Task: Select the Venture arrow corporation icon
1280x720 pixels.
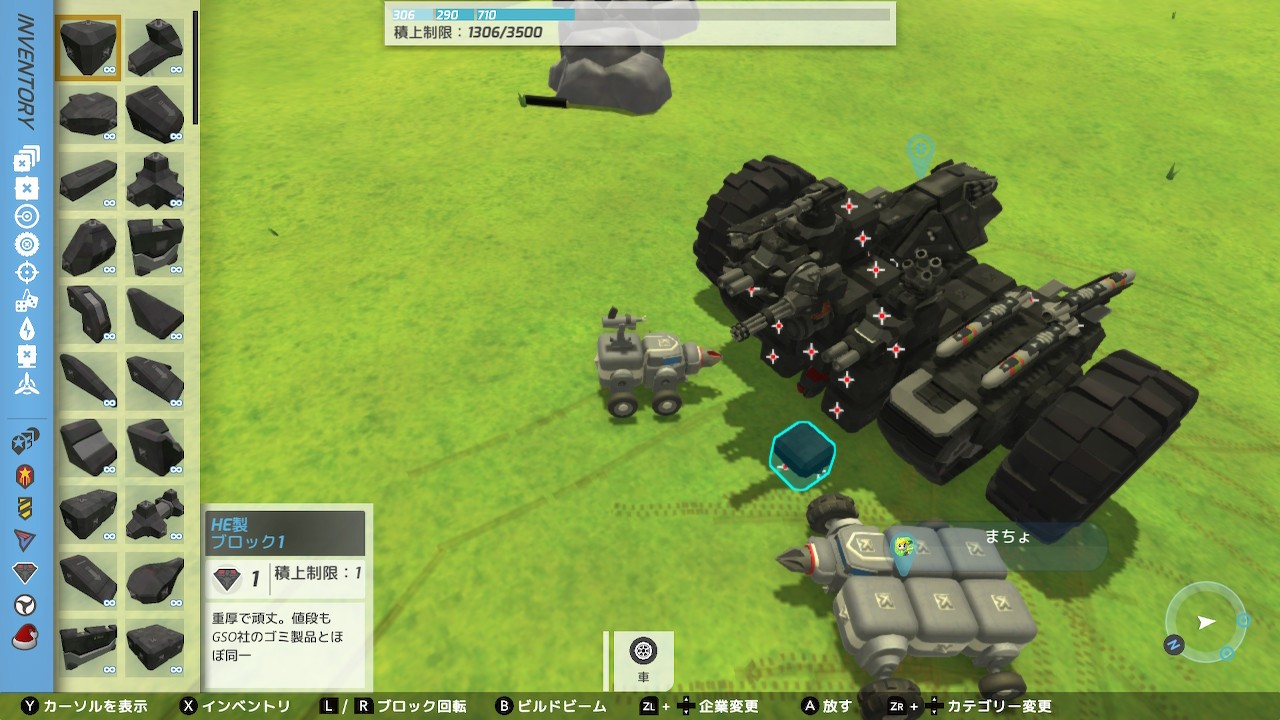Action: point(27,540)
